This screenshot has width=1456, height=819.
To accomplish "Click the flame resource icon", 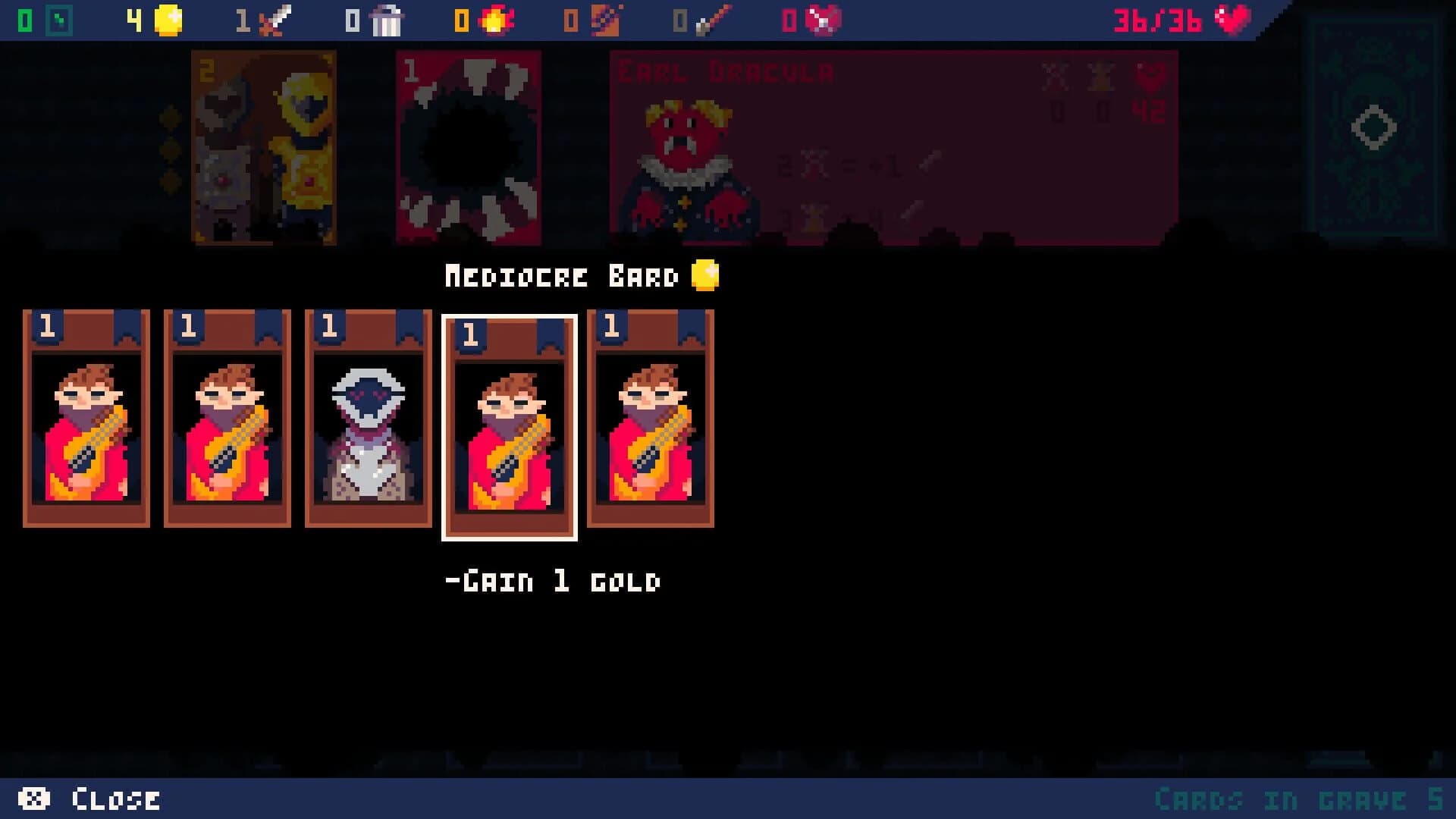I will 497,20.
